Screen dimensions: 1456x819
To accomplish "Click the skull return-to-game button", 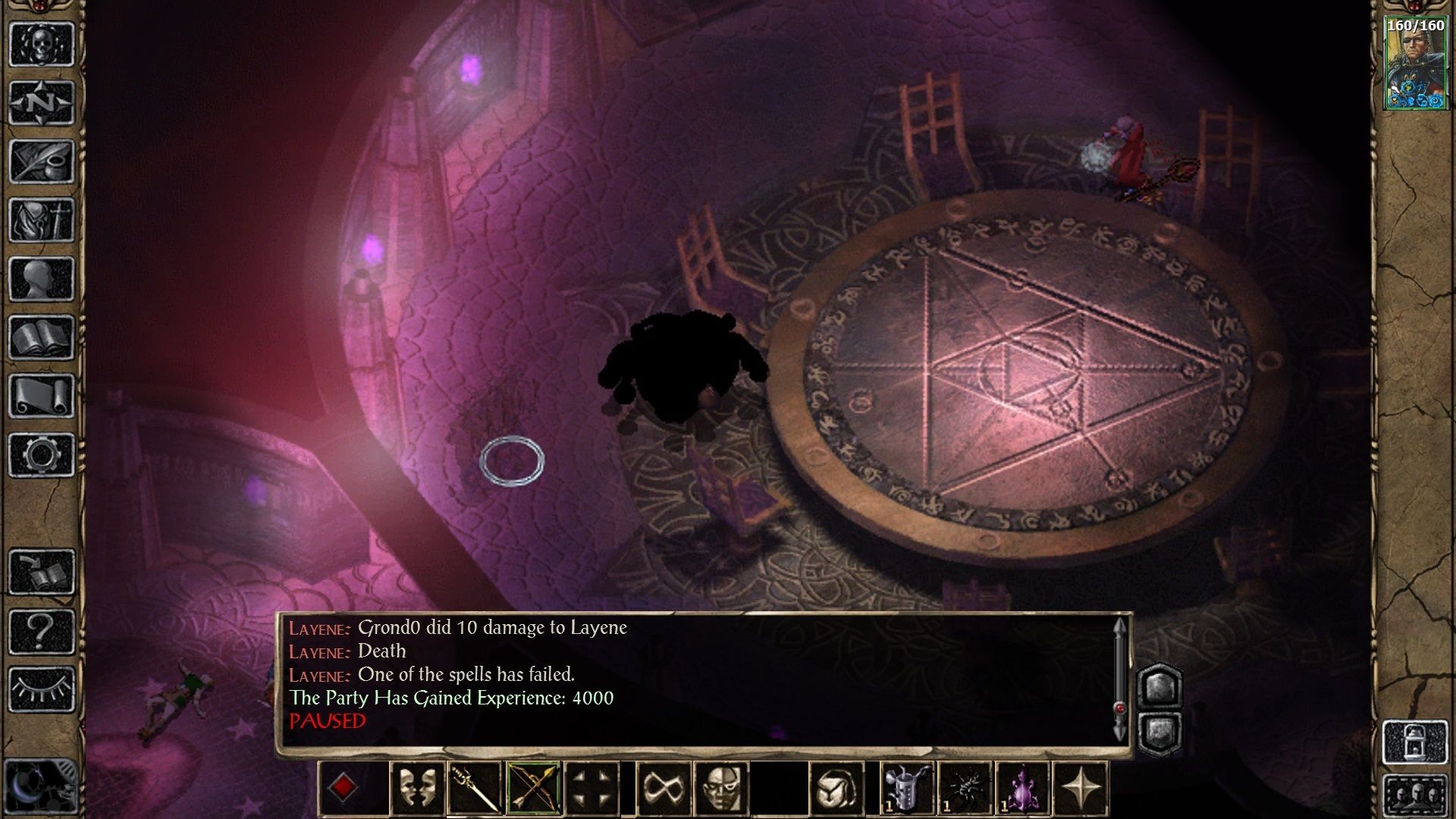I will click(42, 44).
